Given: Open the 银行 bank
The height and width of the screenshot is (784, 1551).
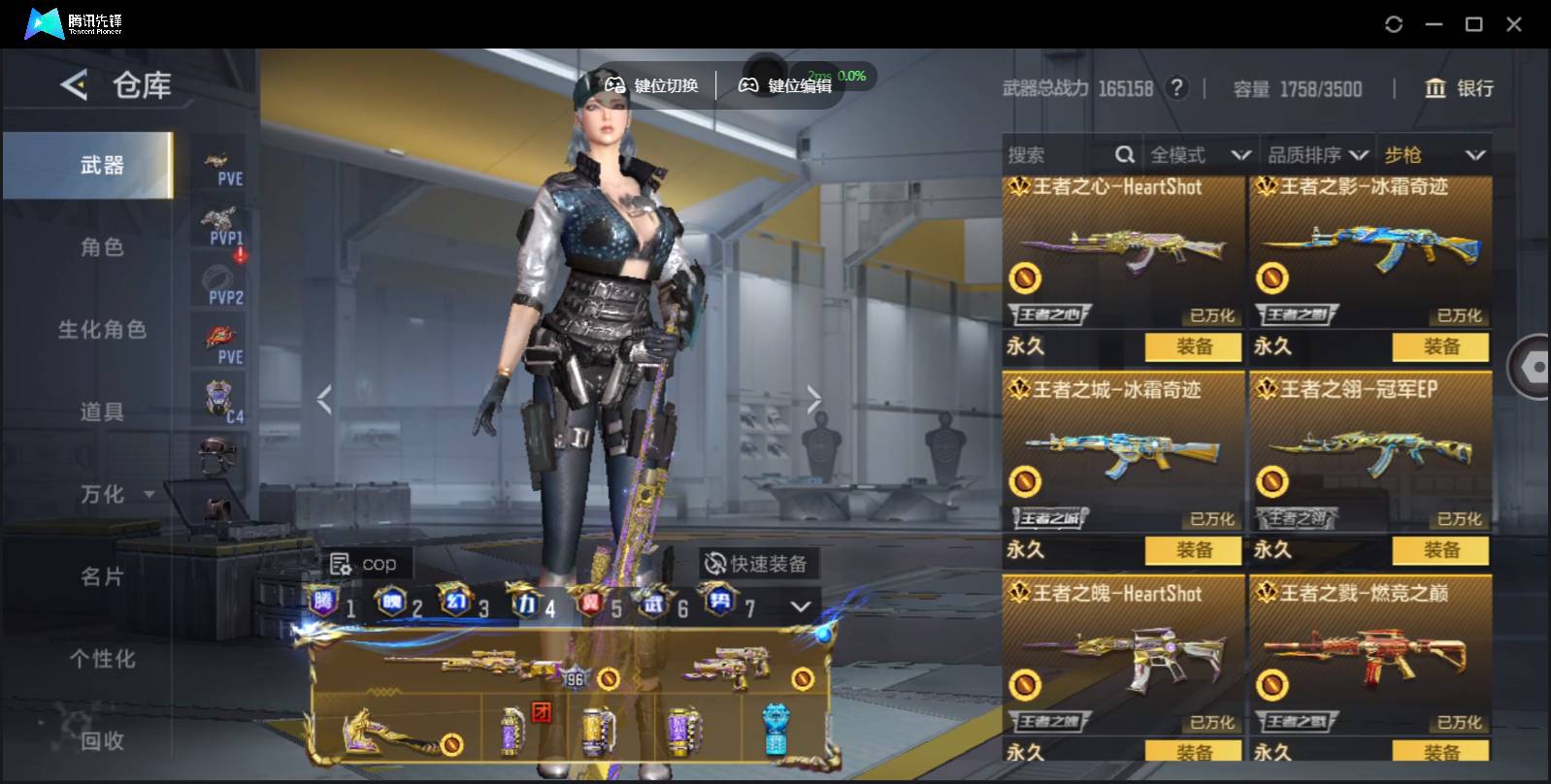Looking at the screenshot, I should pos(1459,89).
